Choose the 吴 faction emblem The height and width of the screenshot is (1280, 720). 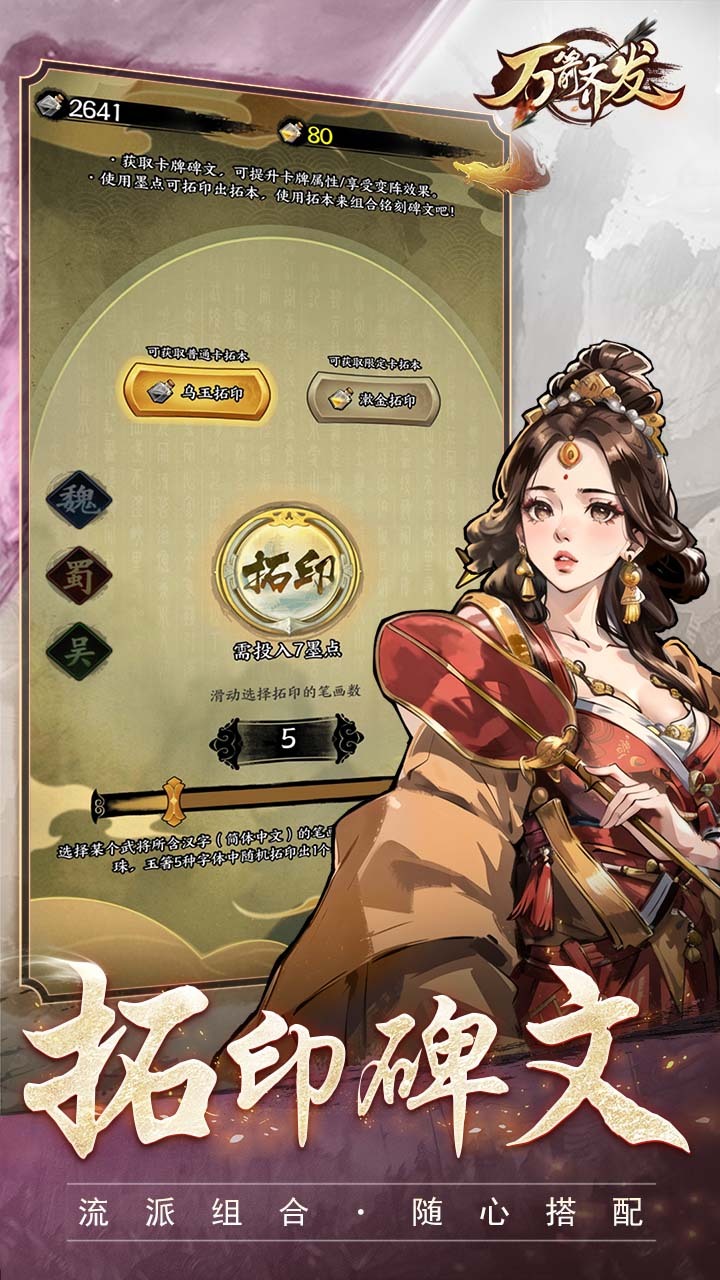pyautogui.click(x=78, y=648)
